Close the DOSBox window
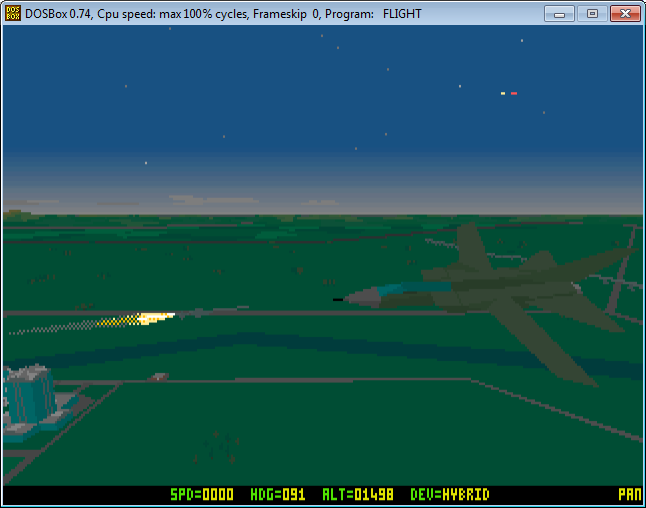This screenshot has width=646, height=508. click(623, 13)
